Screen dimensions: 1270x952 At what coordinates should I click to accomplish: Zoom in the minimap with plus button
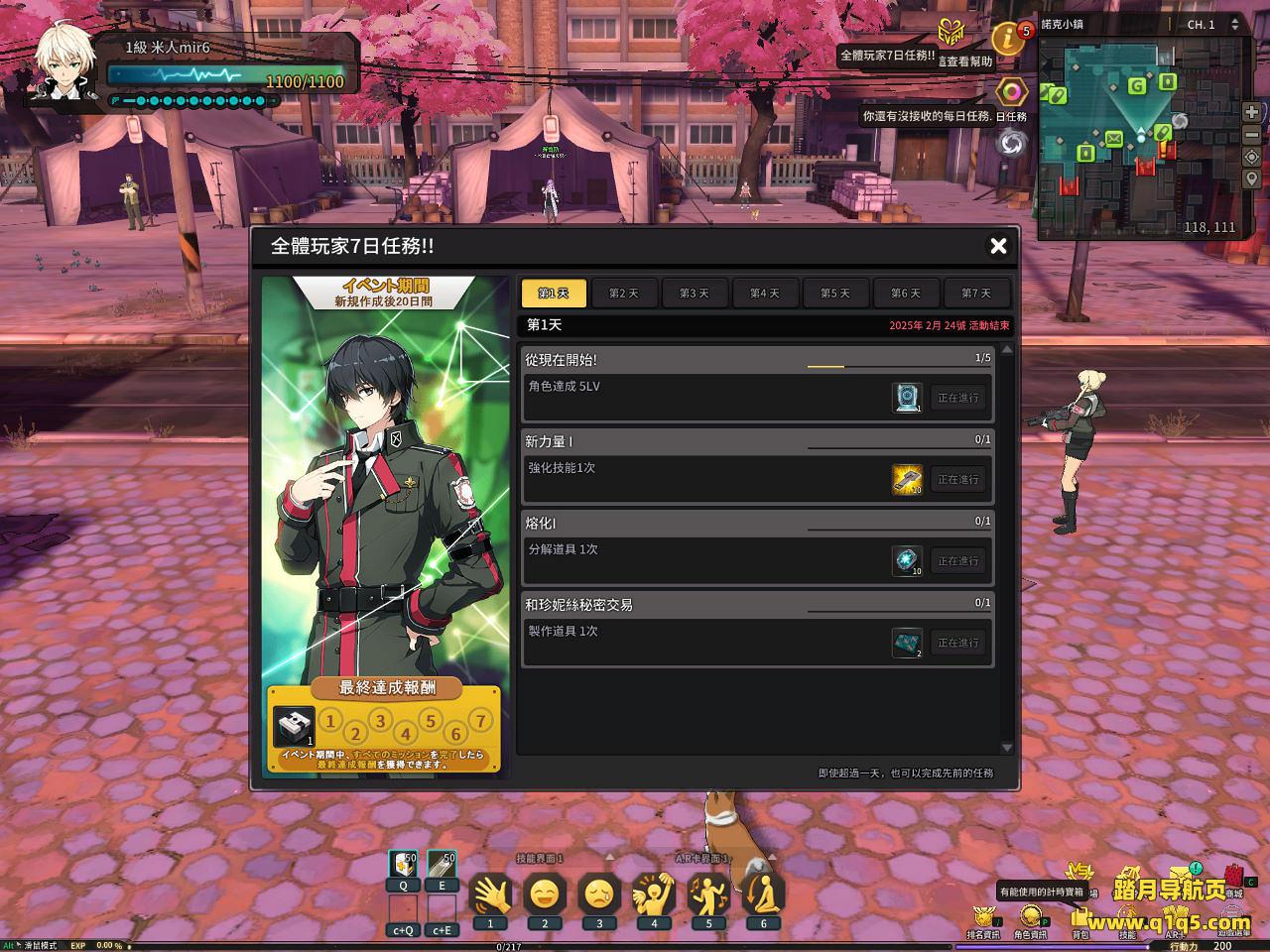[1252, 112]
